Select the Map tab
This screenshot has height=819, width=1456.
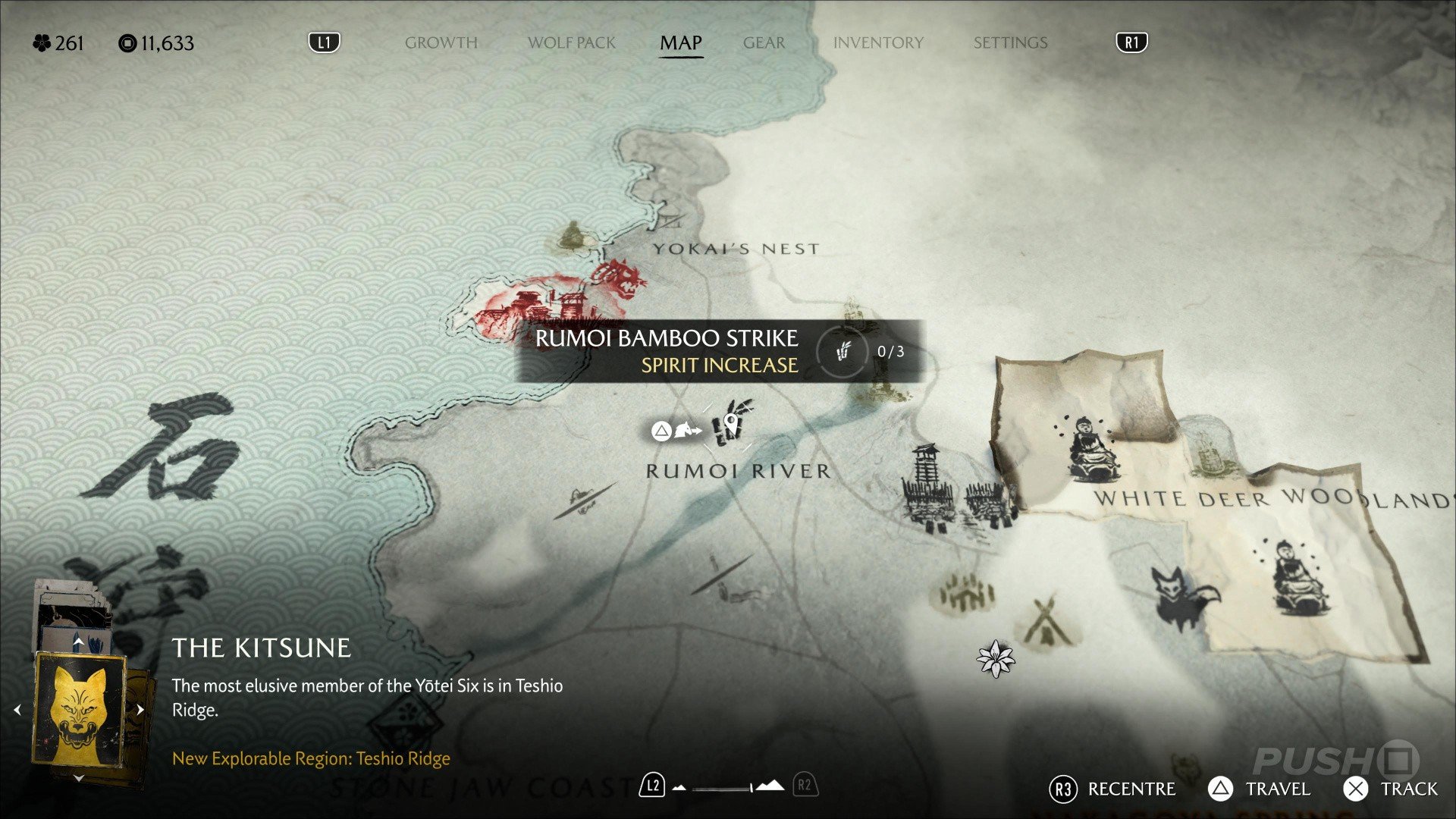click(x=680, y=42)
